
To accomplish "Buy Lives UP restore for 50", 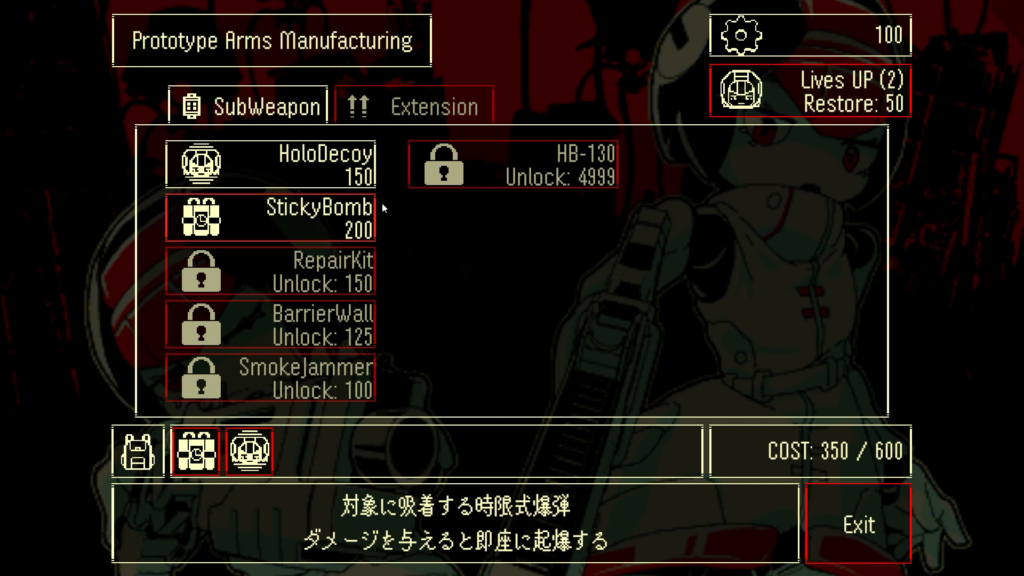I will [x=810, y=91].
